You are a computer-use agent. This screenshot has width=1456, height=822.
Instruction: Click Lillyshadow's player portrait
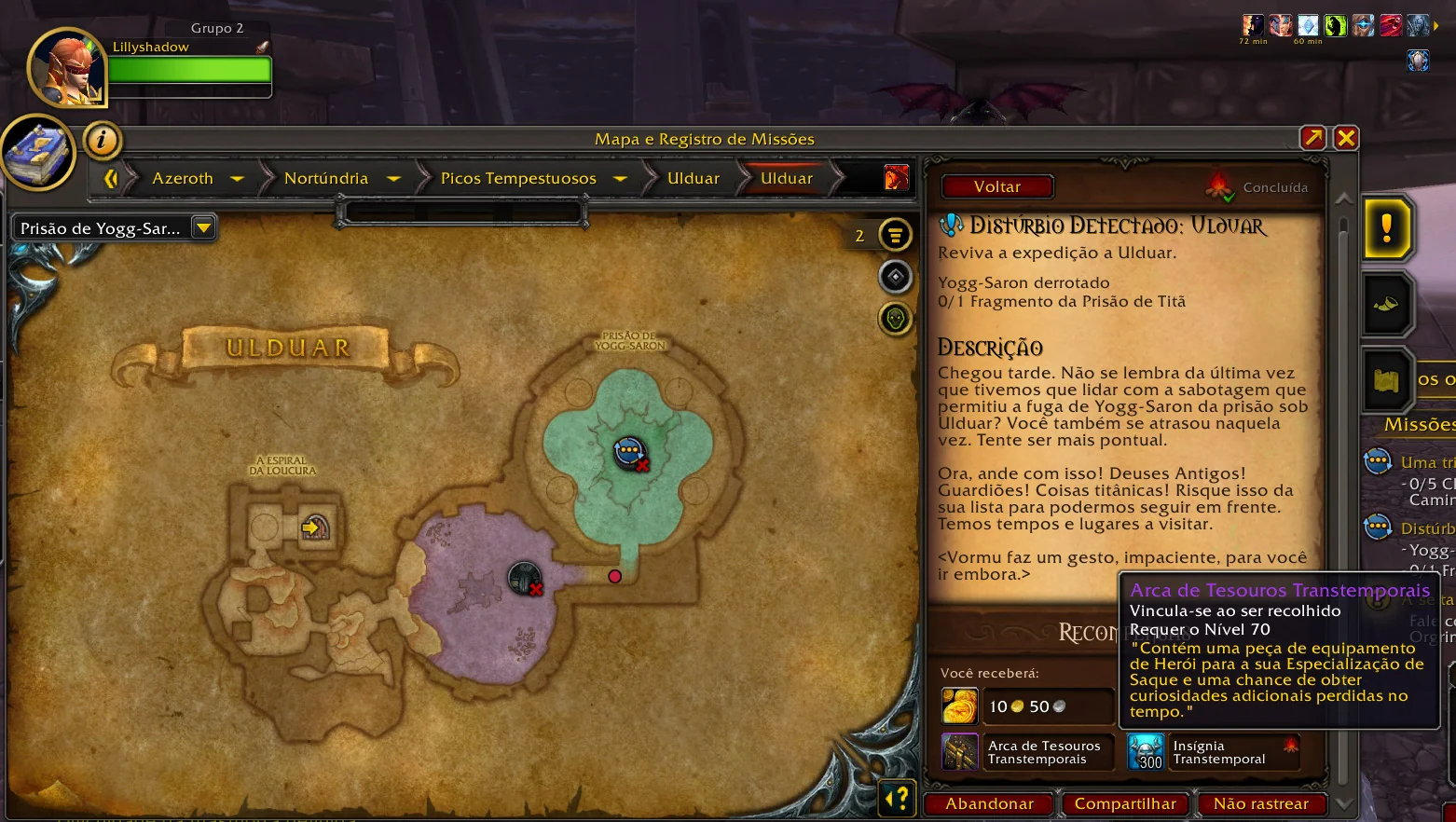[67, 67]
